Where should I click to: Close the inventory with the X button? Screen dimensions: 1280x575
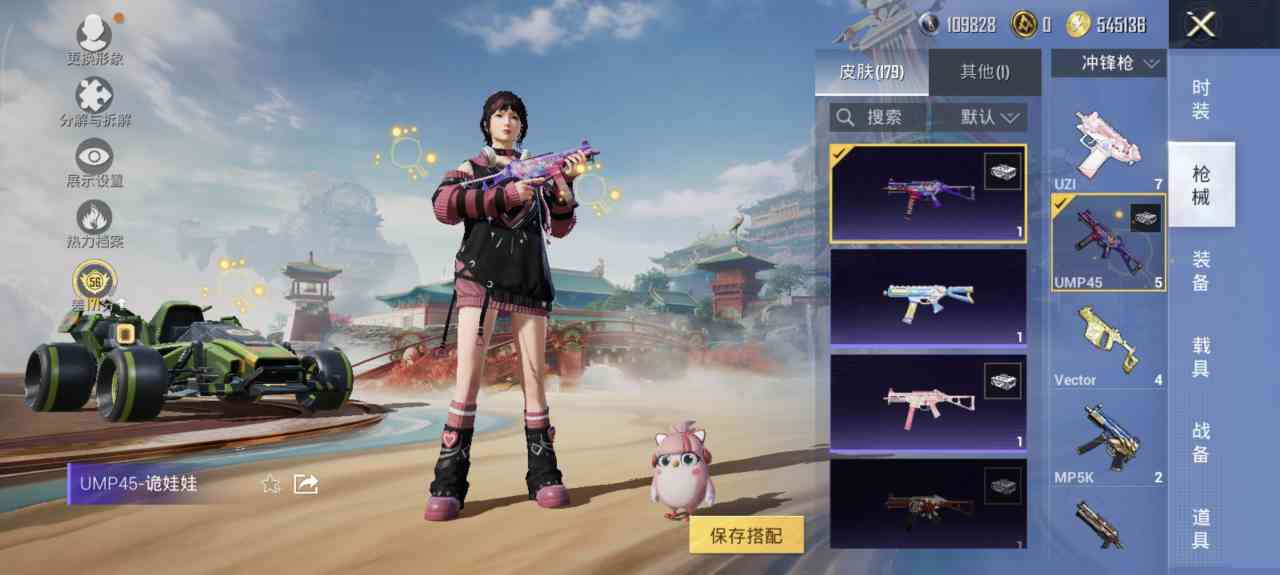point(1200,25)
